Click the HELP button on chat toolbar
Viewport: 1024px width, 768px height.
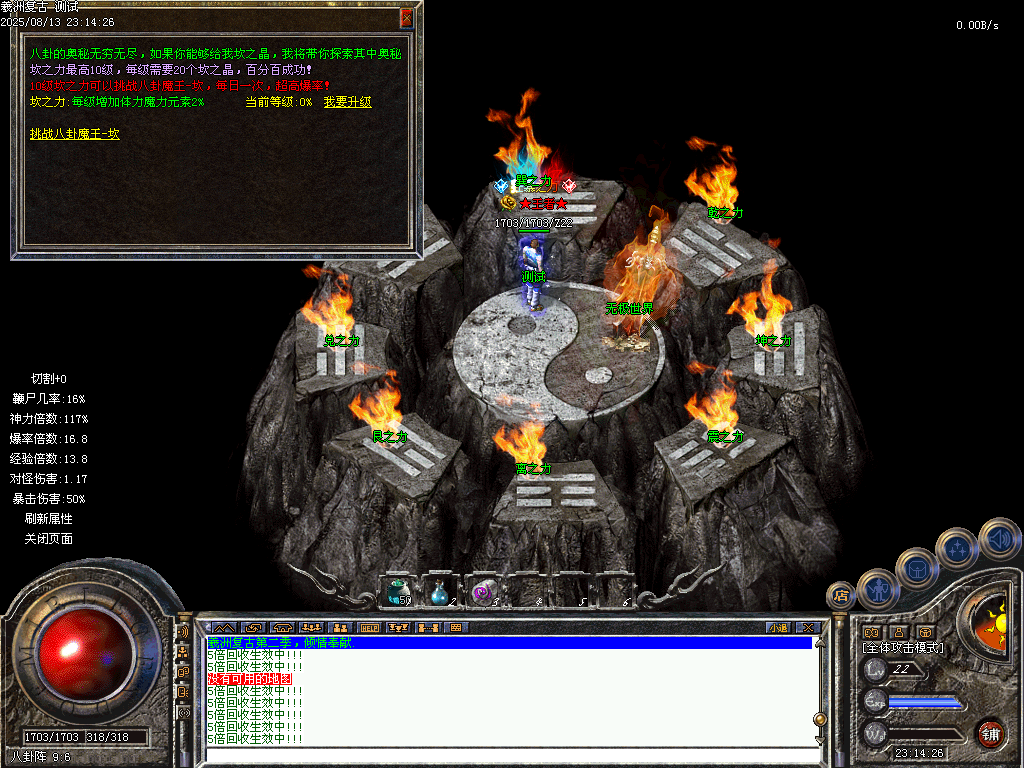click(x=370, y=628)
